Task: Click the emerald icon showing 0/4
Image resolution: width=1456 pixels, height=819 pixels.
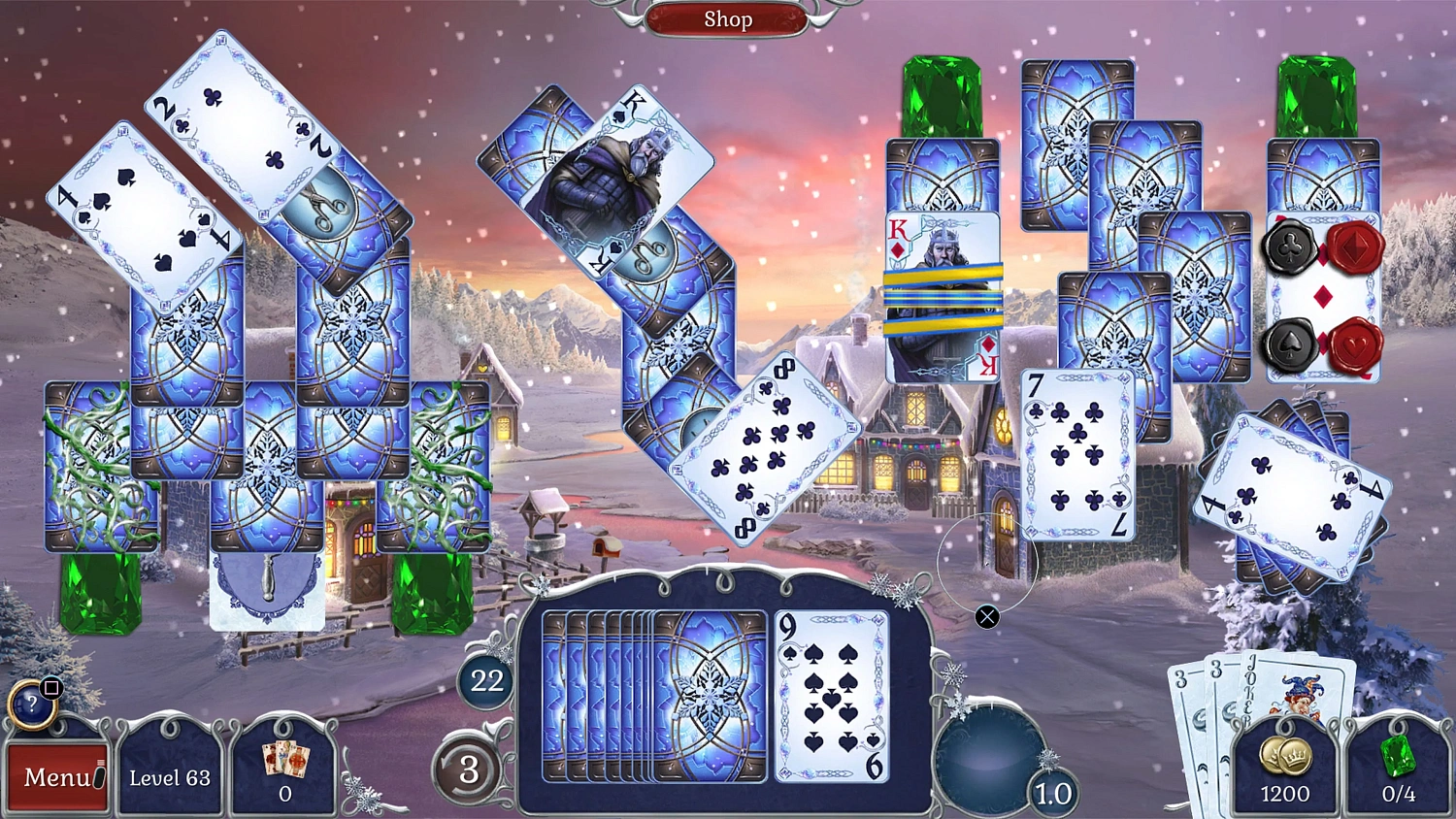Action: coord(1398,767)
